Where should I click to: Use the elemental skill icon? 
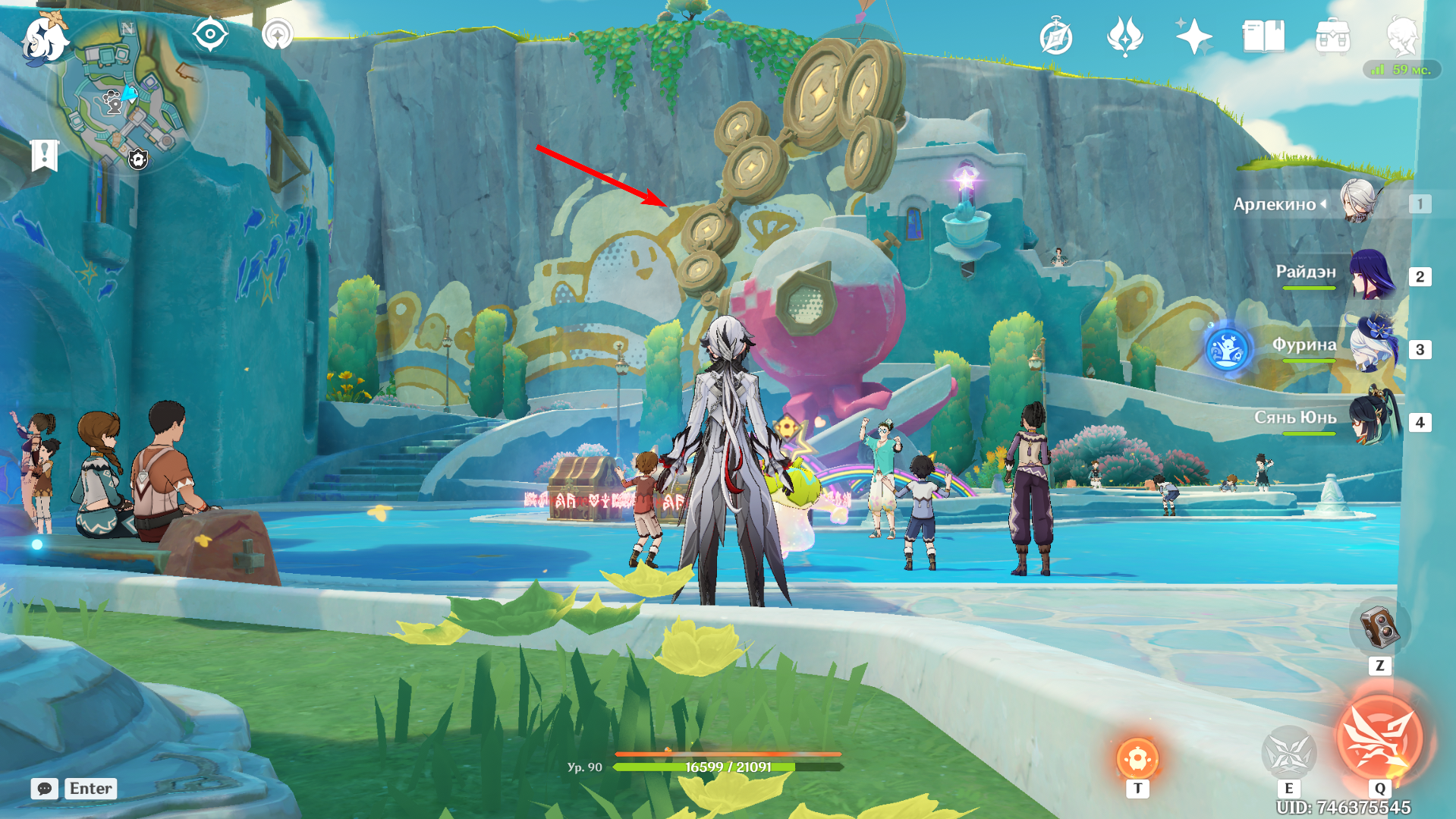(1288, 753)
